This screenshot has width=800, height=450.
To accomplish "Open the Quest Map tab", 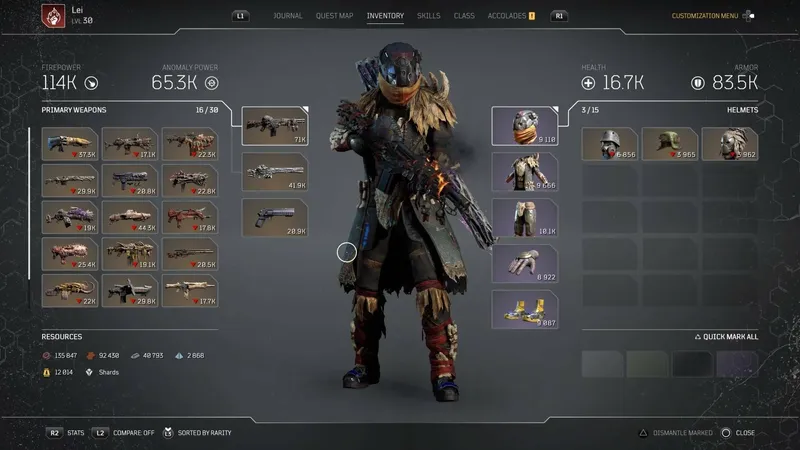I will point(334,16).
